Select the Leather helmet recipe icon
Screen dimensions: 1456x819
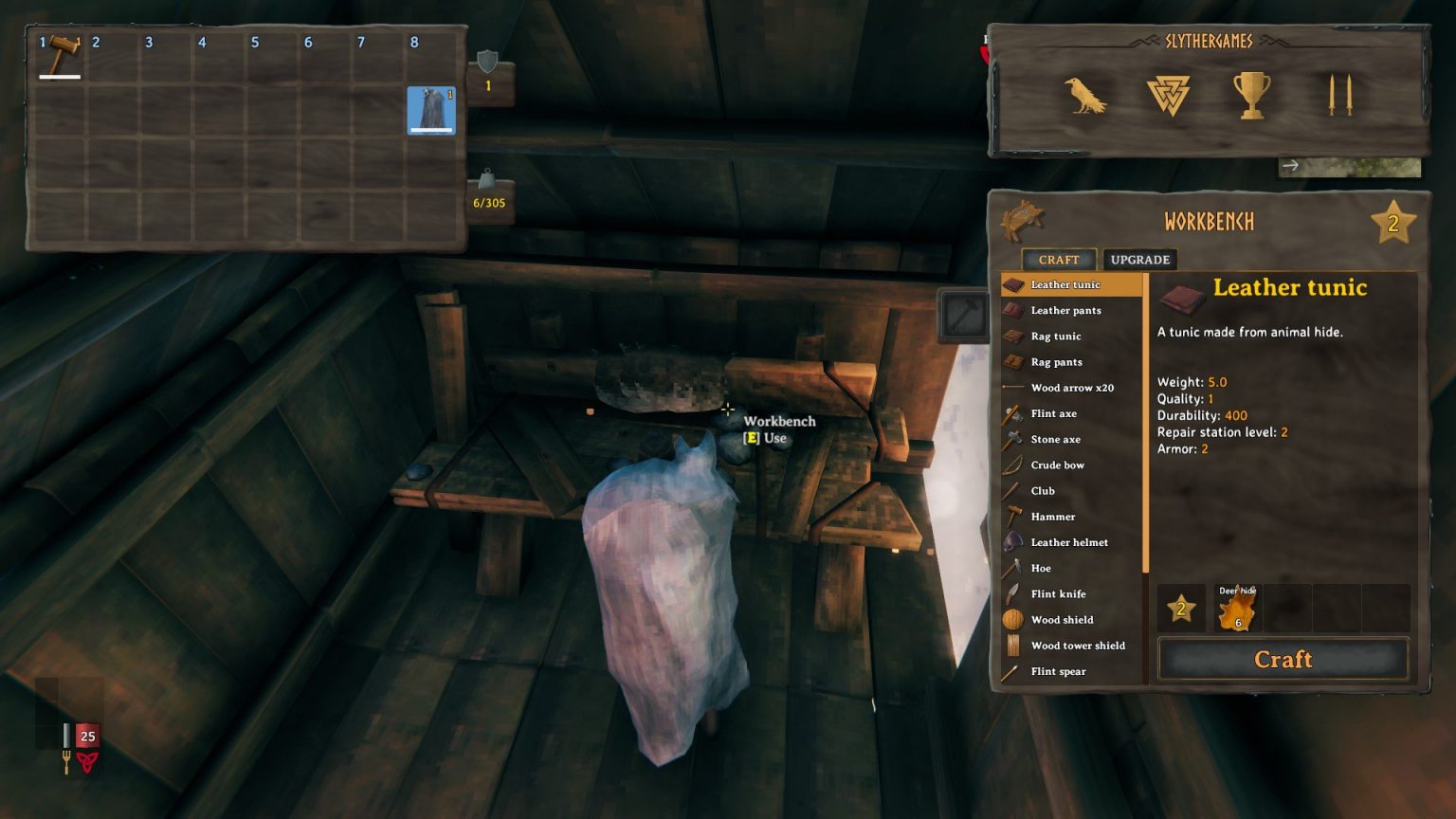tap(1010, 542)
